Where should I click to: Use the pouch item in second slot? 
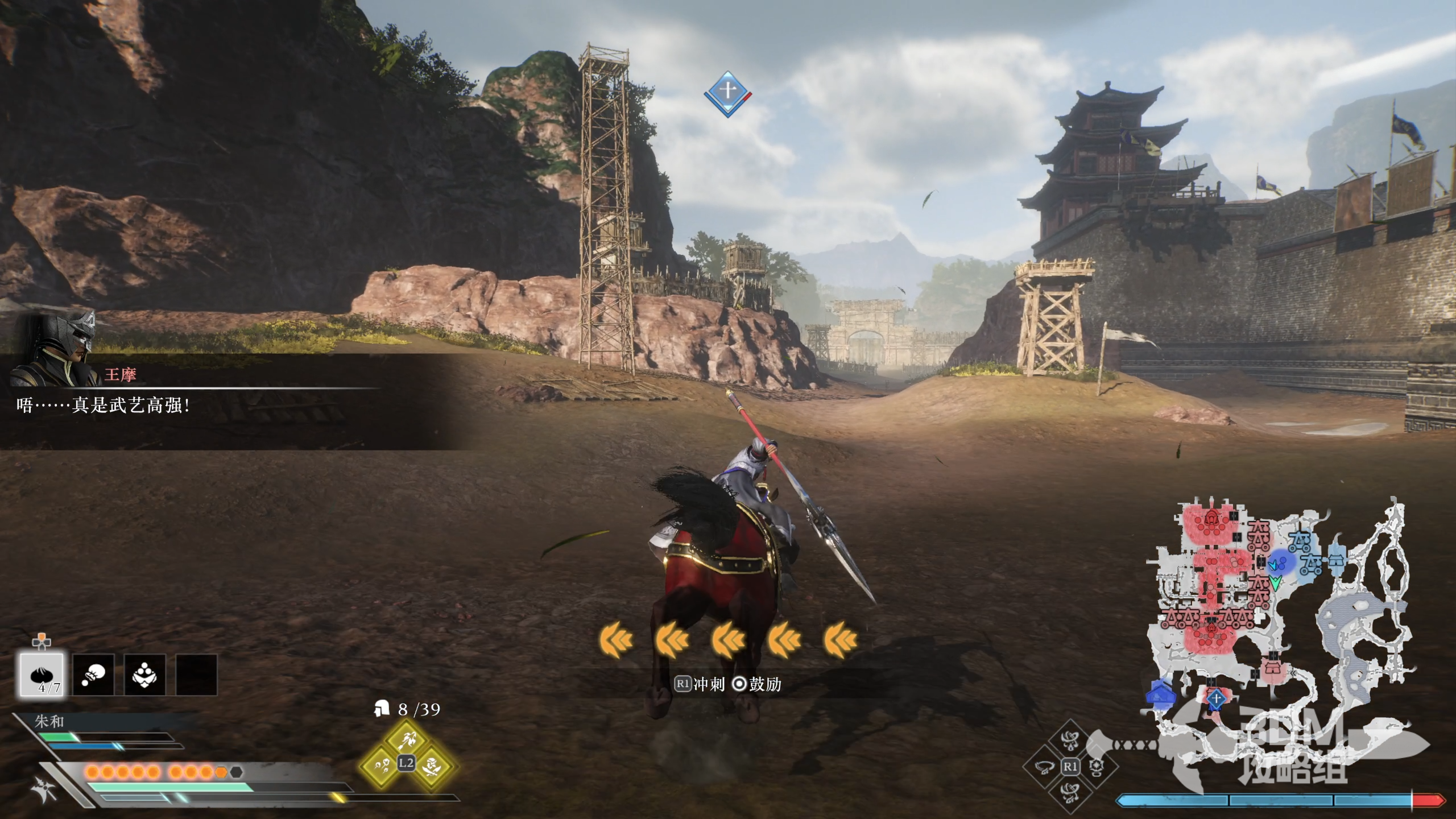tap(93, 675)
